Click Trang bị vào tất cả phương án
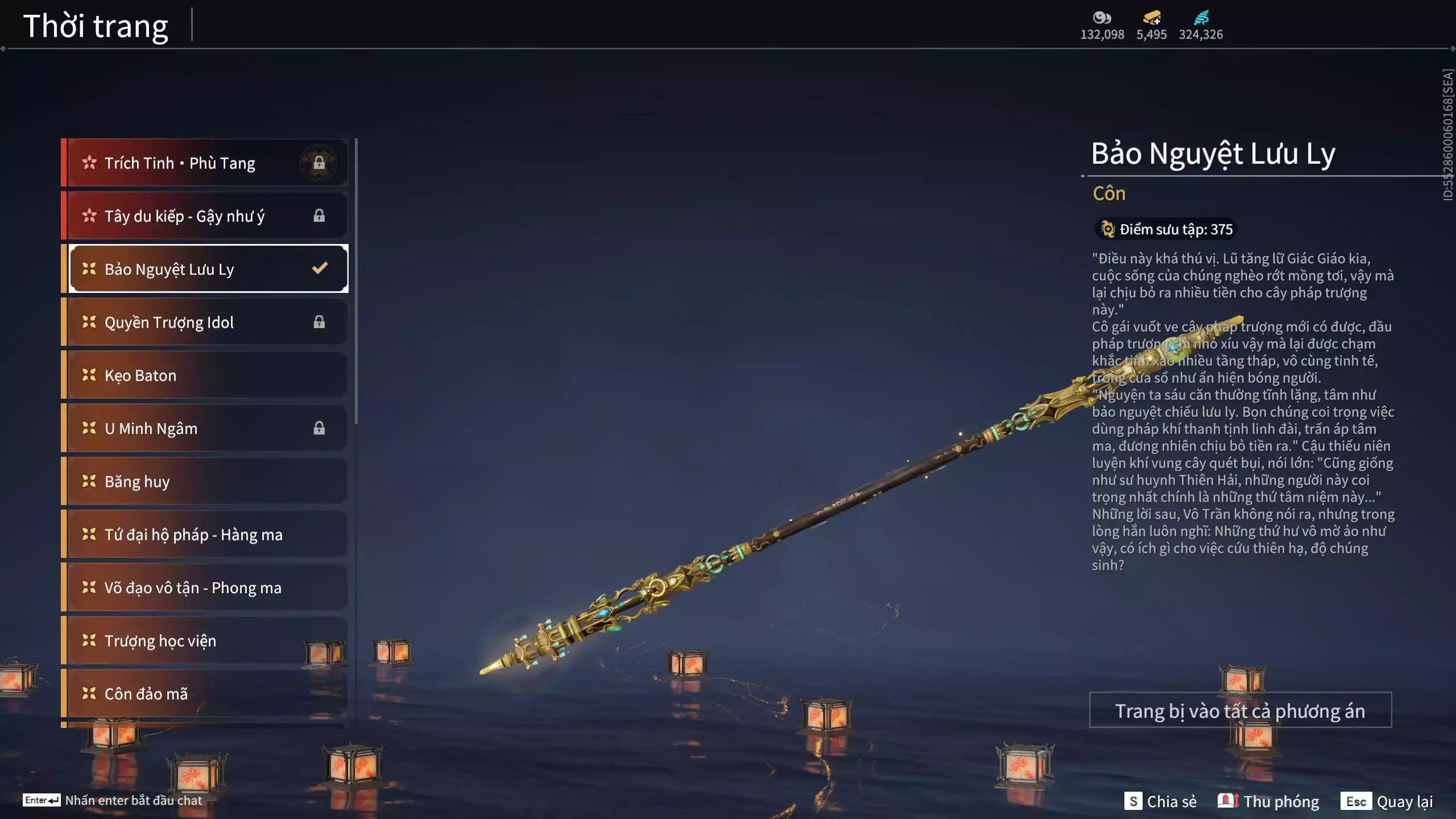 [1240, 710]
